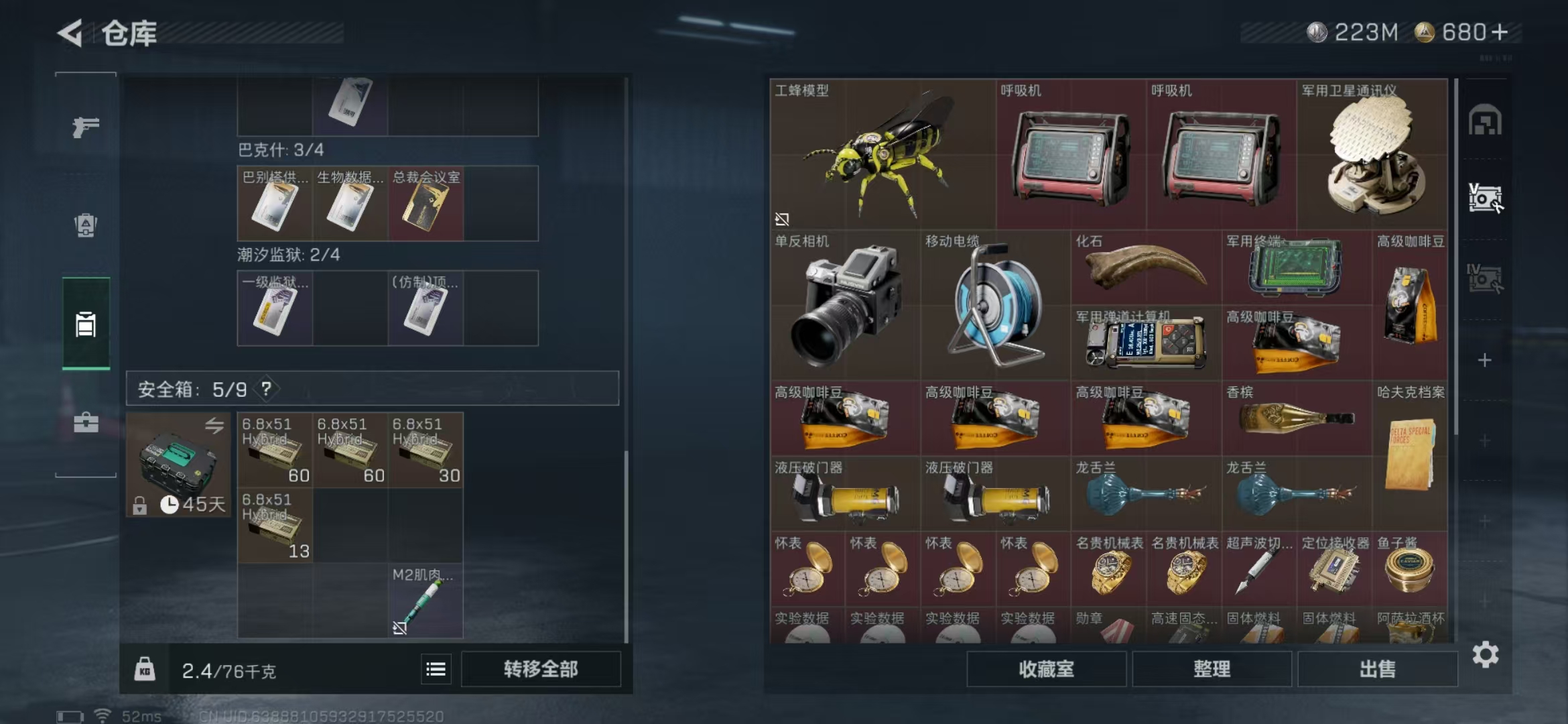This screenshot has height=724, width=1568.
Task: Open the 出售 sell mode
Action: 1377,669
